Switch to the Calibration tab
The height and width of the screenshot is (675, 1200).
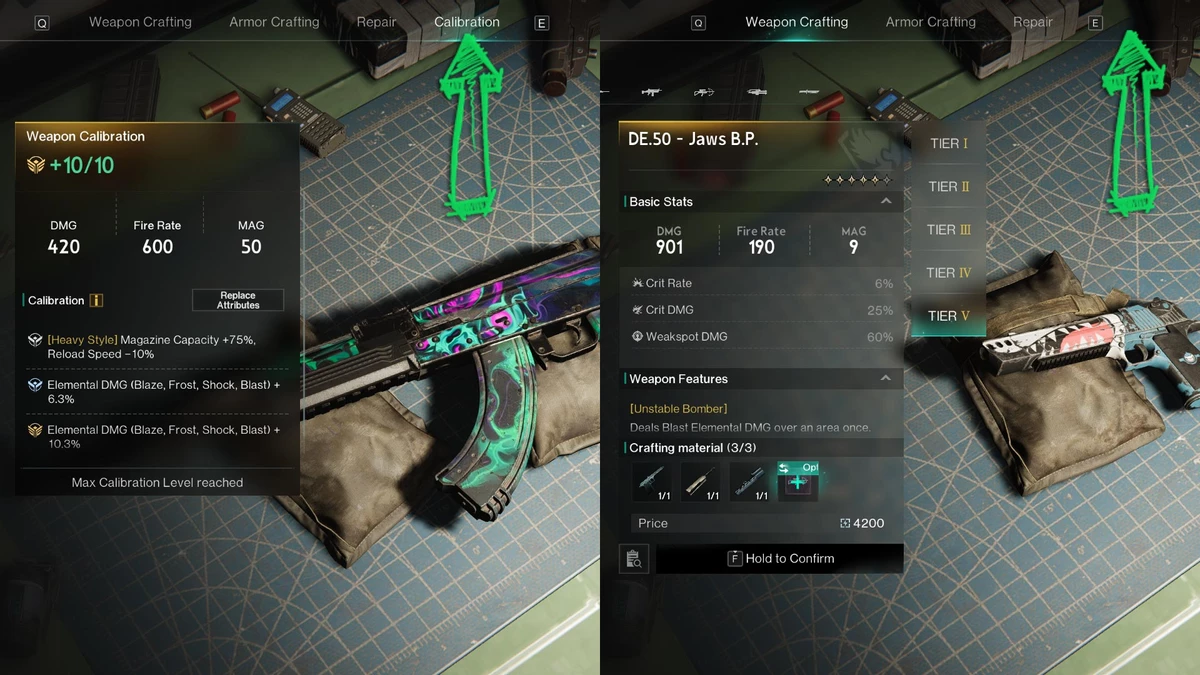tap(466, 22)
